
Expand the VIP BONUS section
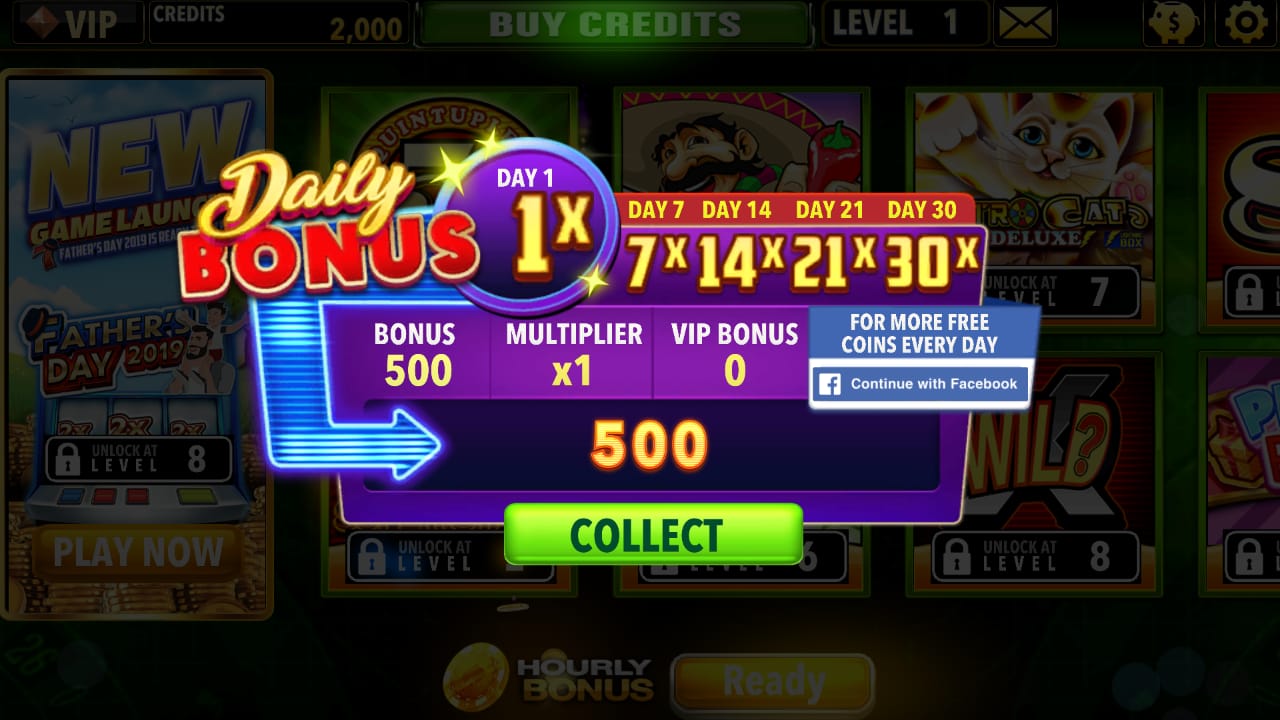(733, 350)
